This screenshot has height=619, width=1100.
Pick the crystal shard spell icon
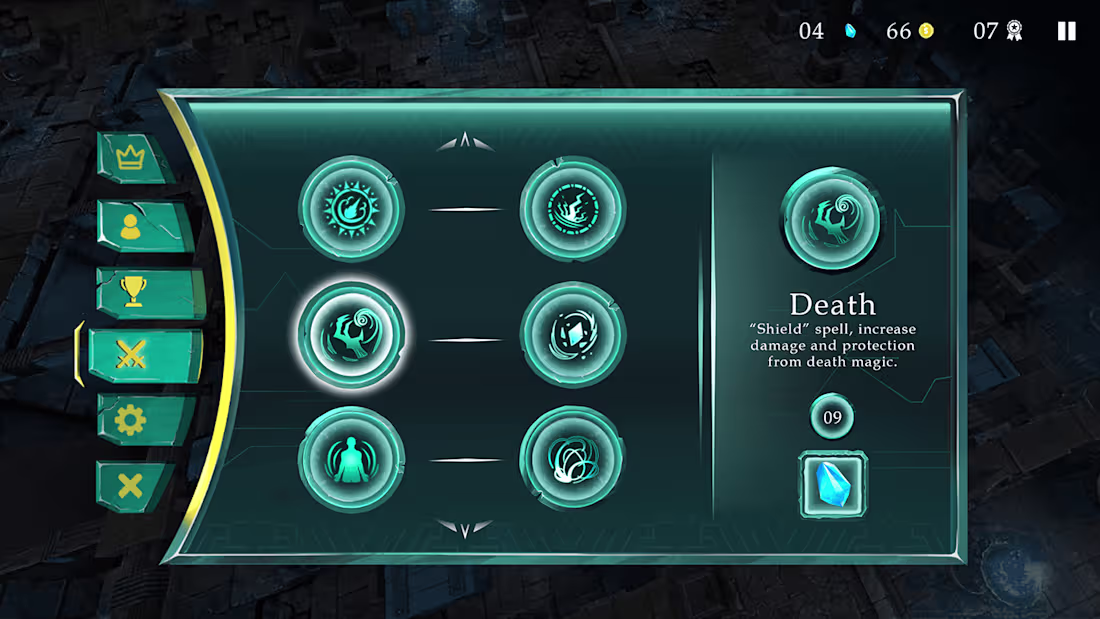pos(573,335)
